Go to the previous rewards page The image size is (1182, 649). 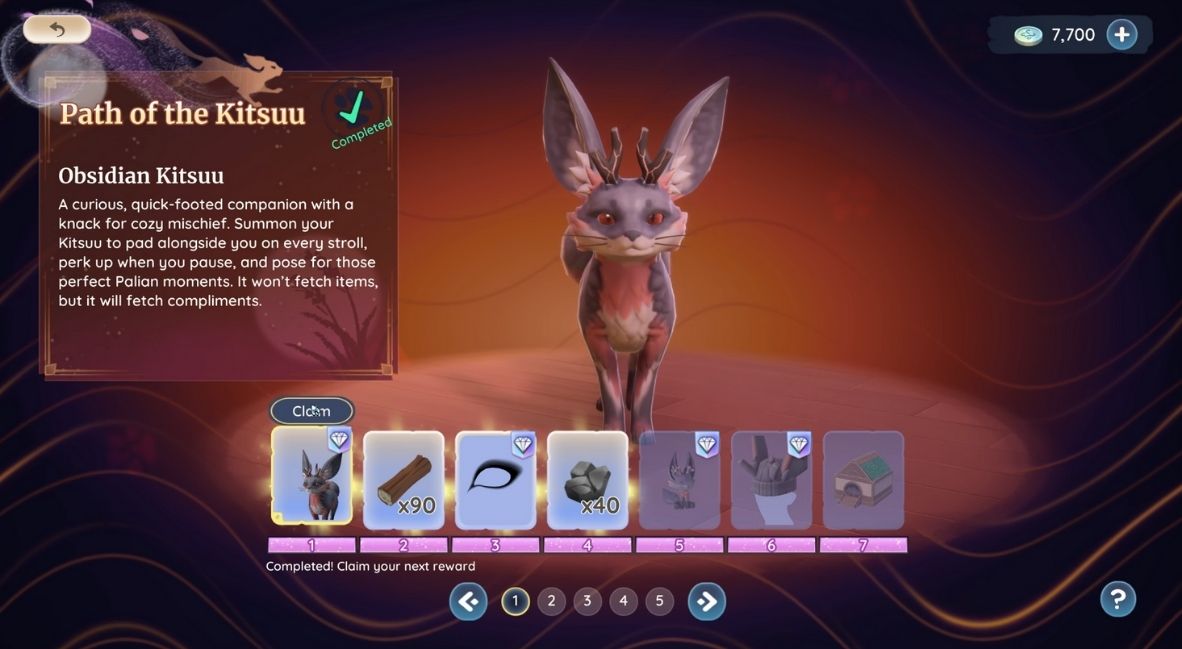[x=468, y=601]
